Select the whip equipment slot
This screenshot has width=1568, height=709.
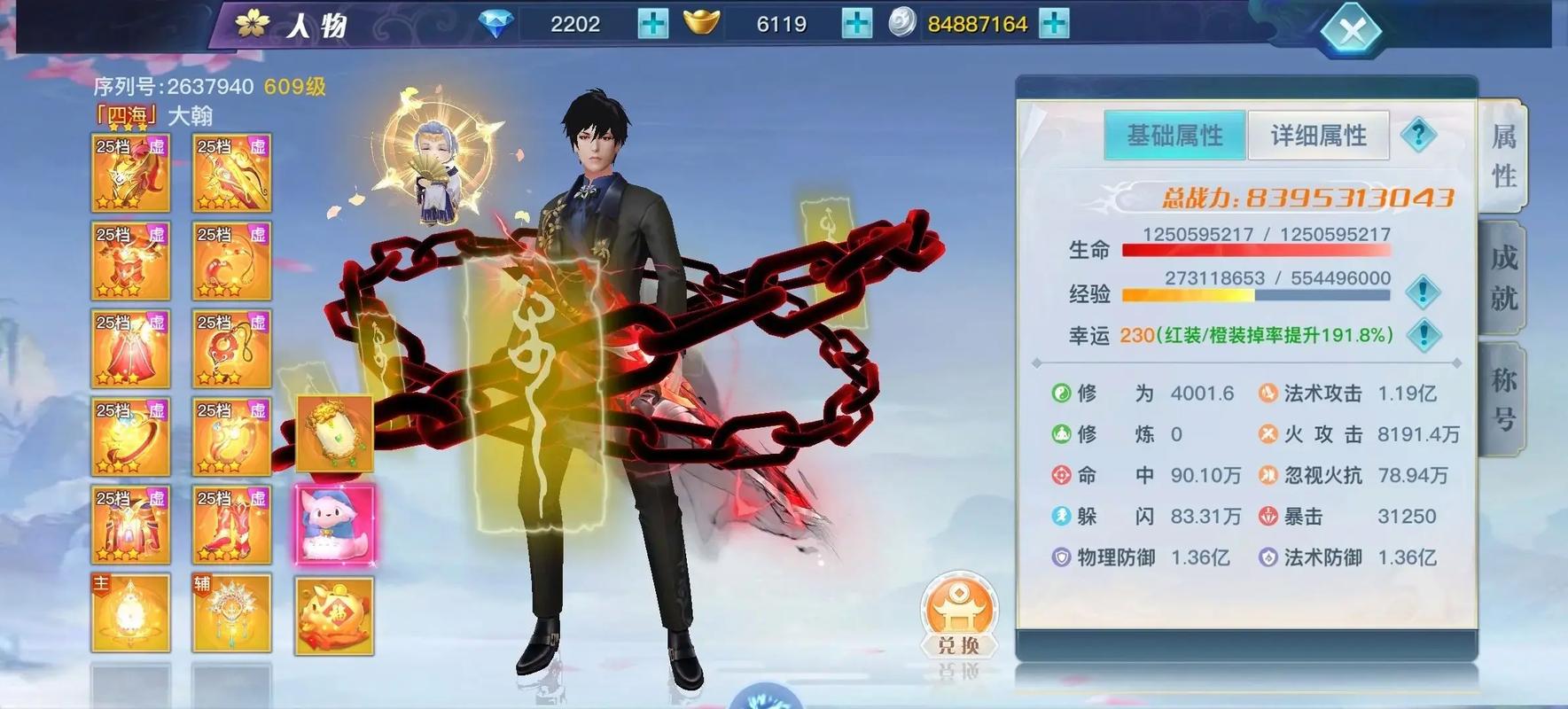coord(232,261)
